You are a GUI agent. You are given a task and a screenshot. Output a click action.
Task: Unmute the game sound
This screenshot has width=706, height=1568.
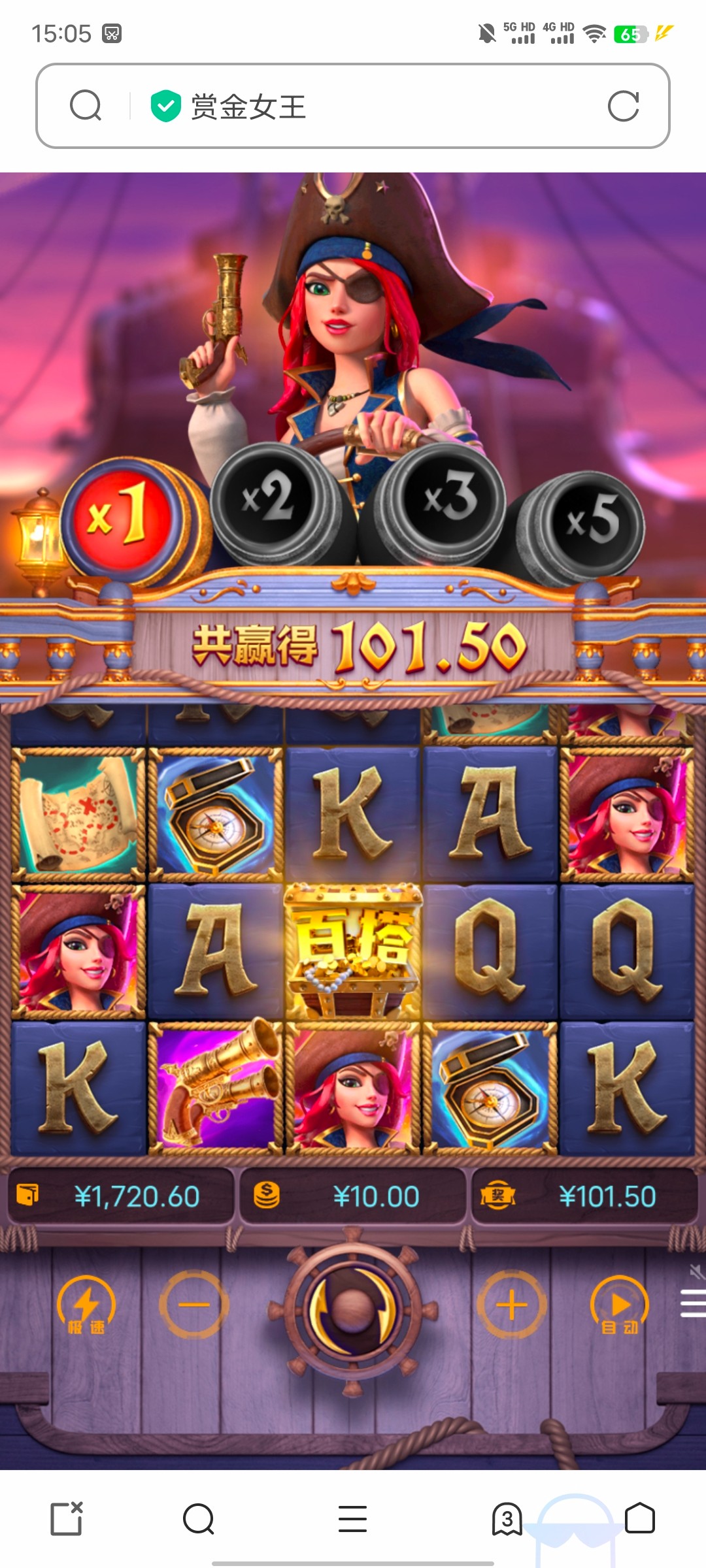pos(696,1271)
